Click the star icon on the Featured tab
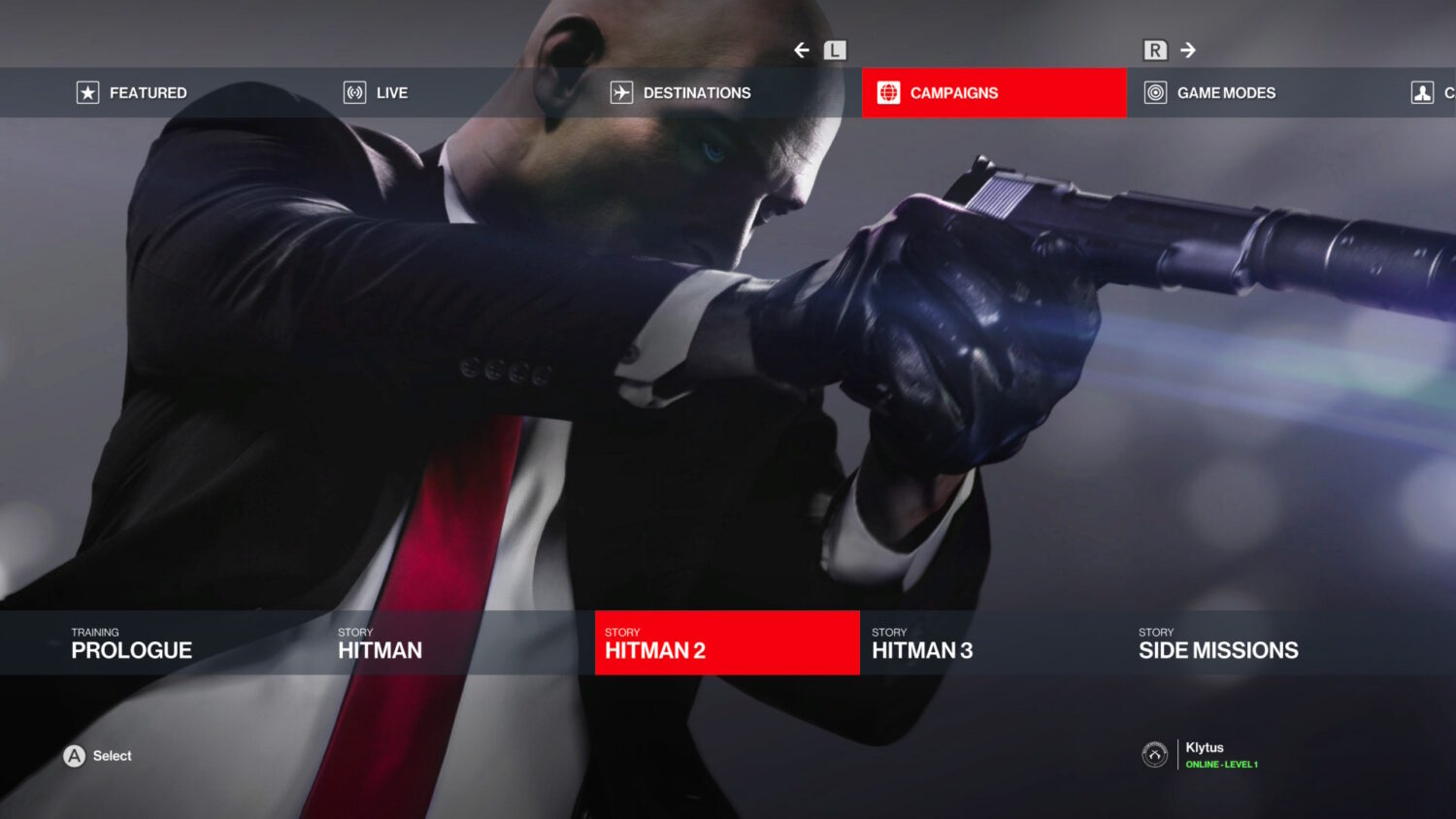 (87, 92)
